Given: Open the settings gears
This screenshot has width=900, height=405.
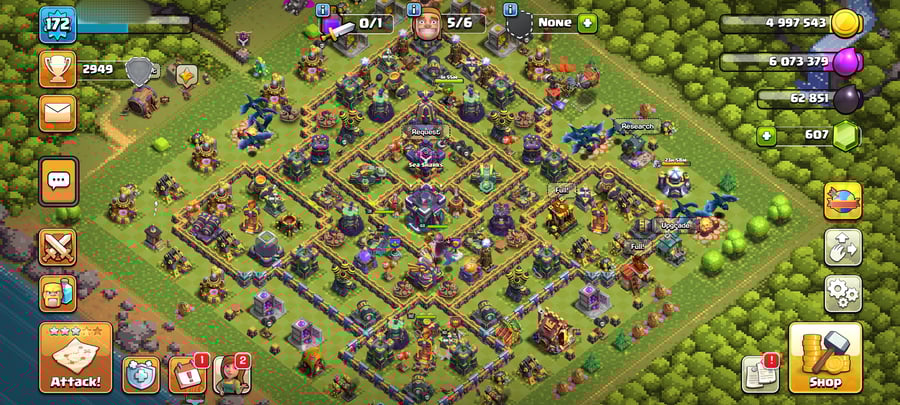Looking at the screenshot, I should (843, 294).
